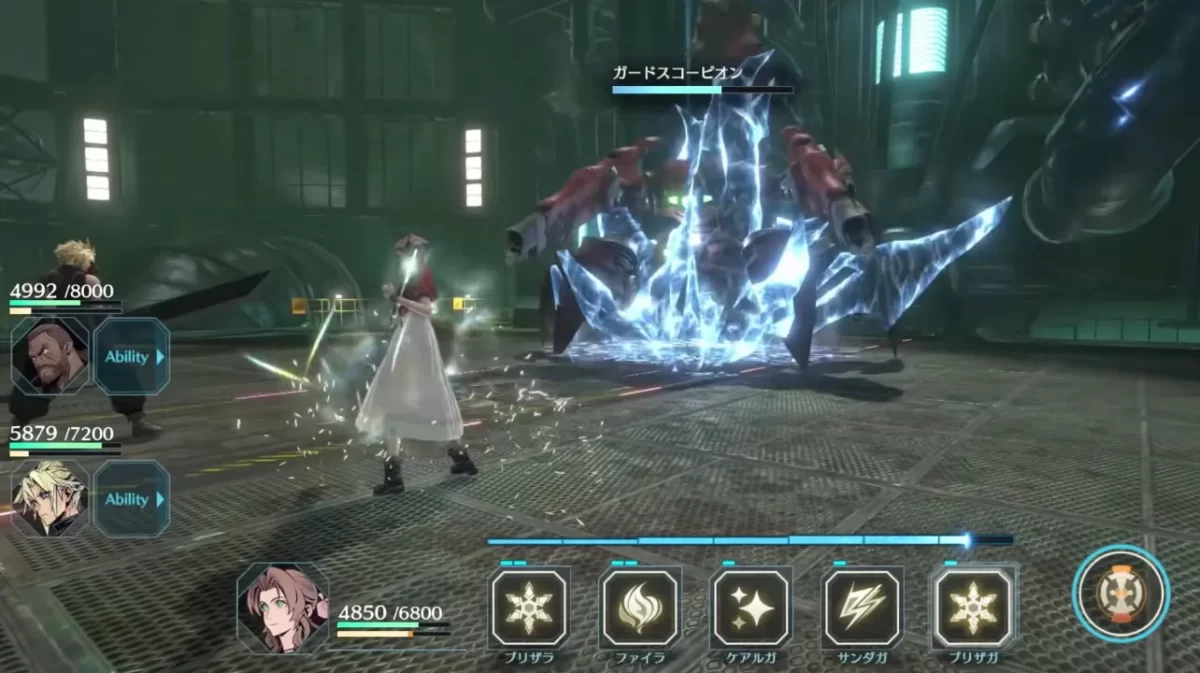Cast the ブリザガ ice spell

click(x=973, y=608)
